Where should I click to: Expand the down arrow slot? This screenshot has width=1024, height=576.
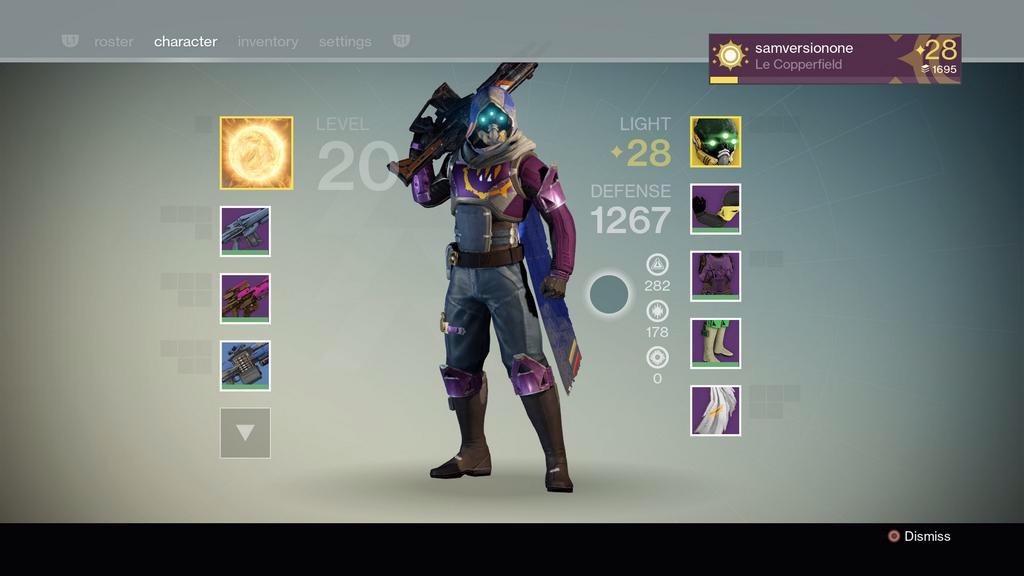pos(245,433)
